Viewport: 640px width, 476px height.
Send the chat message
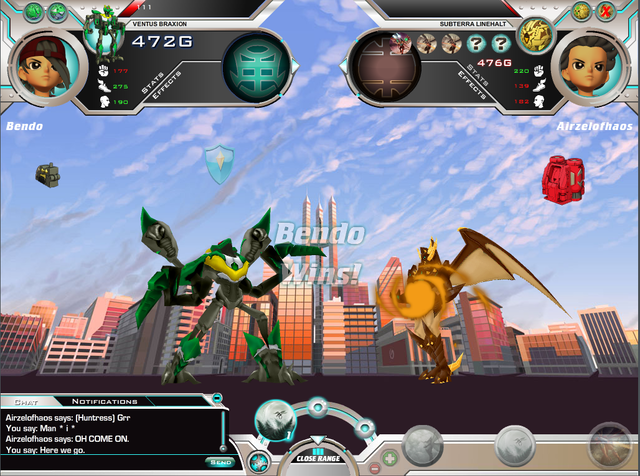tap(220, 462)
